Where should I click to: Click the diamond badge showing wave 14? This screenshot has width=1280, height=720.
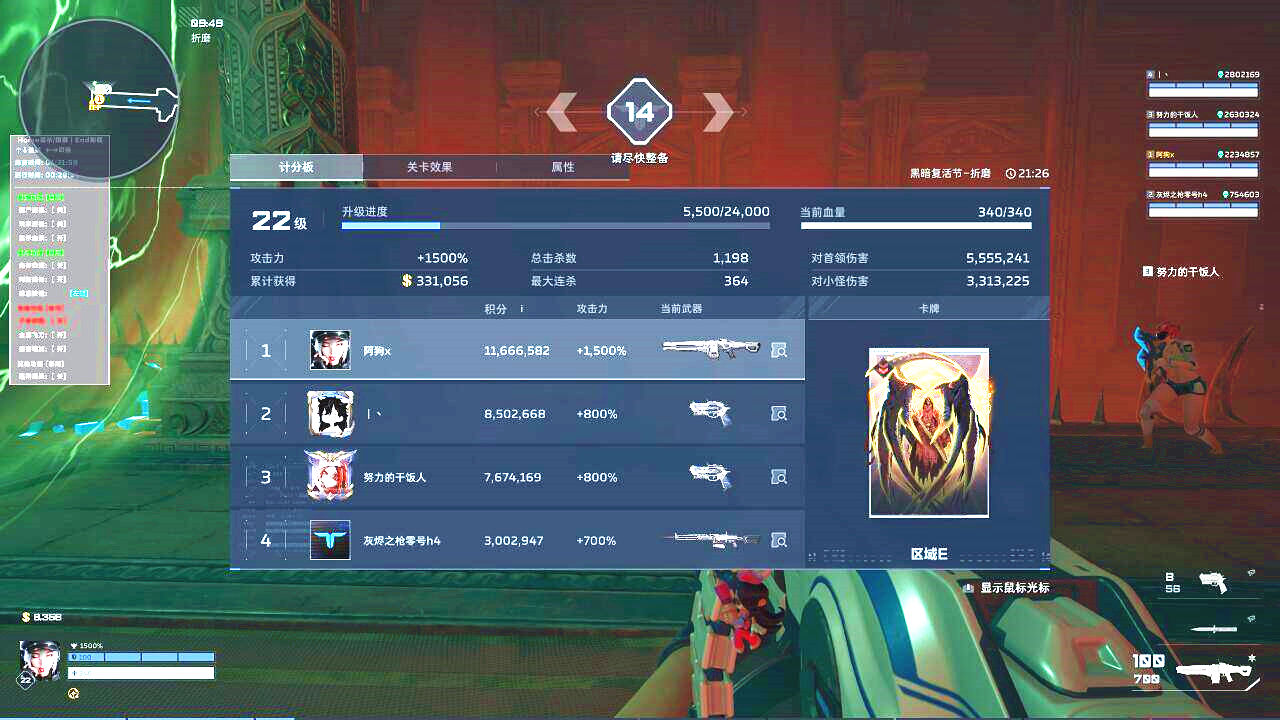tap(639, 112)
